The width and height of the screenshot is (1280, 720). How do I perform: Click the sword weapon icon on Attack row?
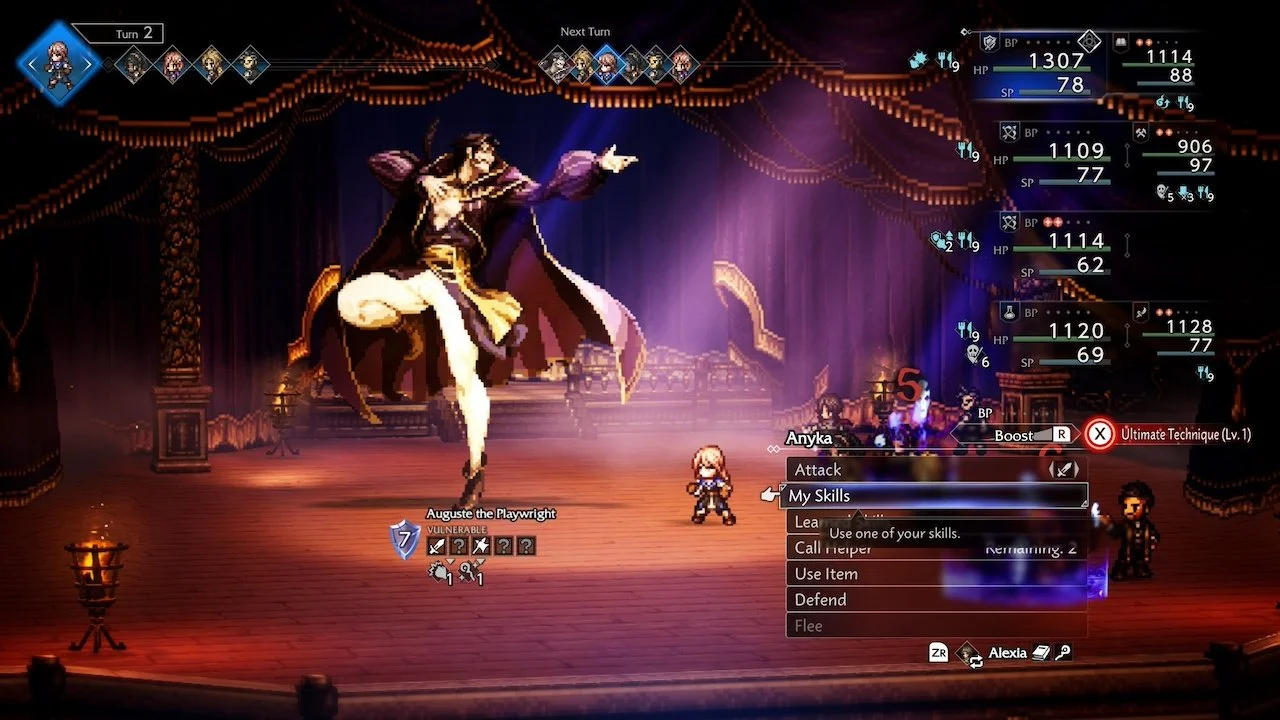pyautogui.click(x=1066, y=469)
